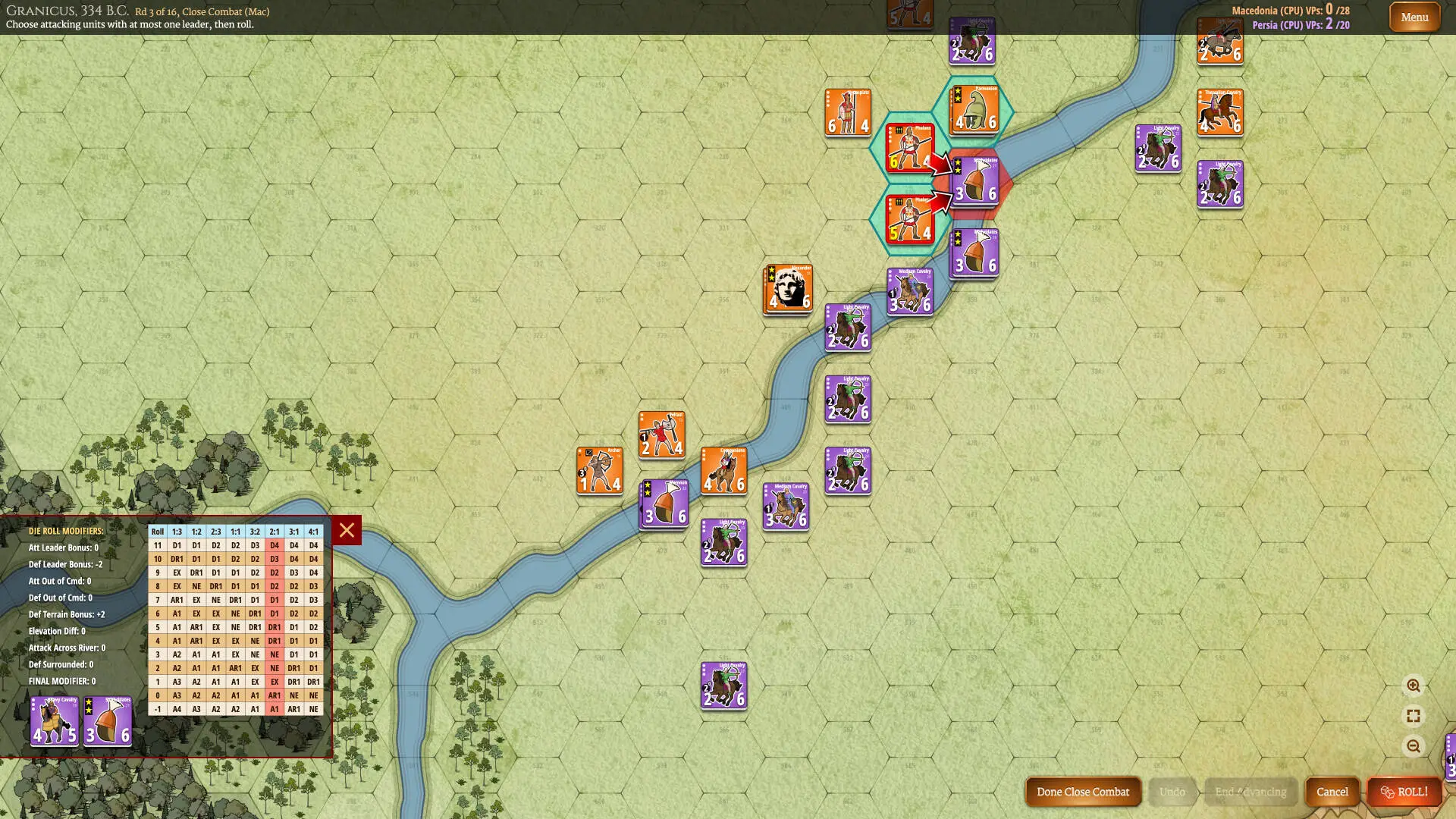Click the zoom-in magnifier icon
Image resolution: width=1456 pixels, height=819 pixels.
point(1415,686)
